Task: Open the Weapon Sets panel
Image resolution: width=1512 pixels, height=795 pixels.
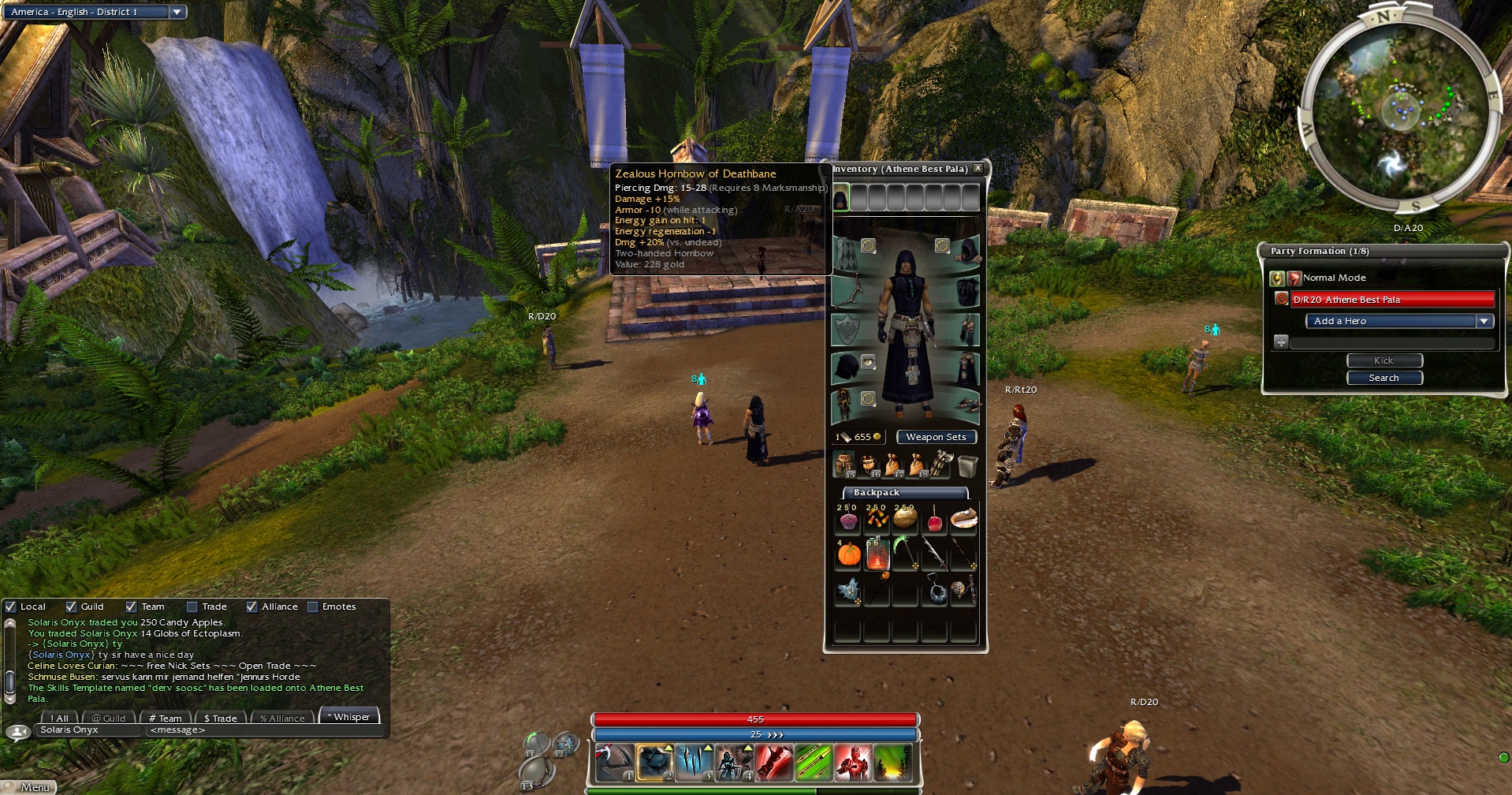Action: point(936,437)
